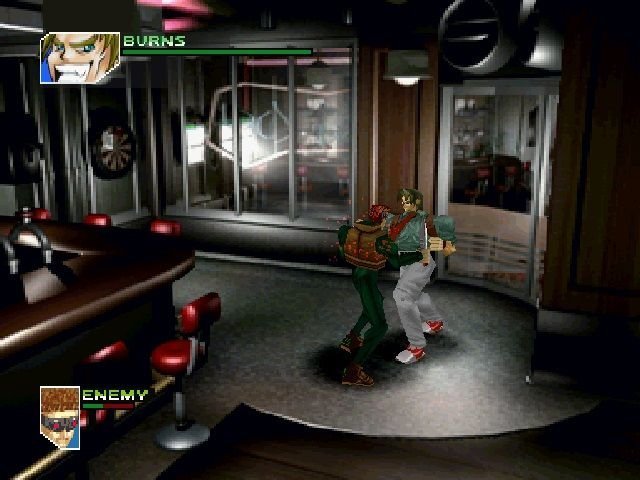Image resolution: width=640 pixels, height=480 pixels.
Task: Click the Burns player portrait
Action: click(x=79, y=58)
